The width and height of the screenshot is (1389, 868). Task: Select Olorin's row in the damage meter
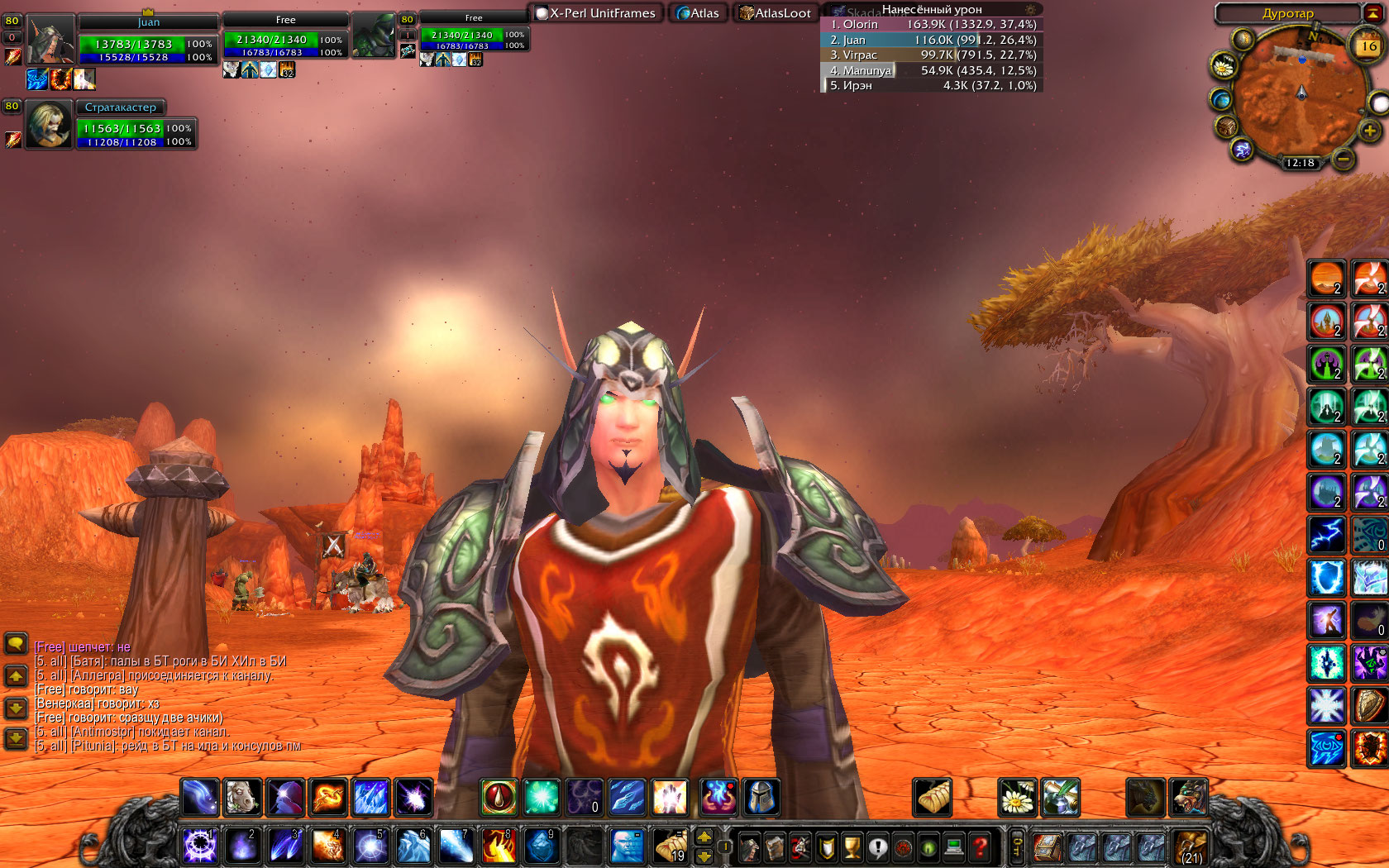point(933,25)
